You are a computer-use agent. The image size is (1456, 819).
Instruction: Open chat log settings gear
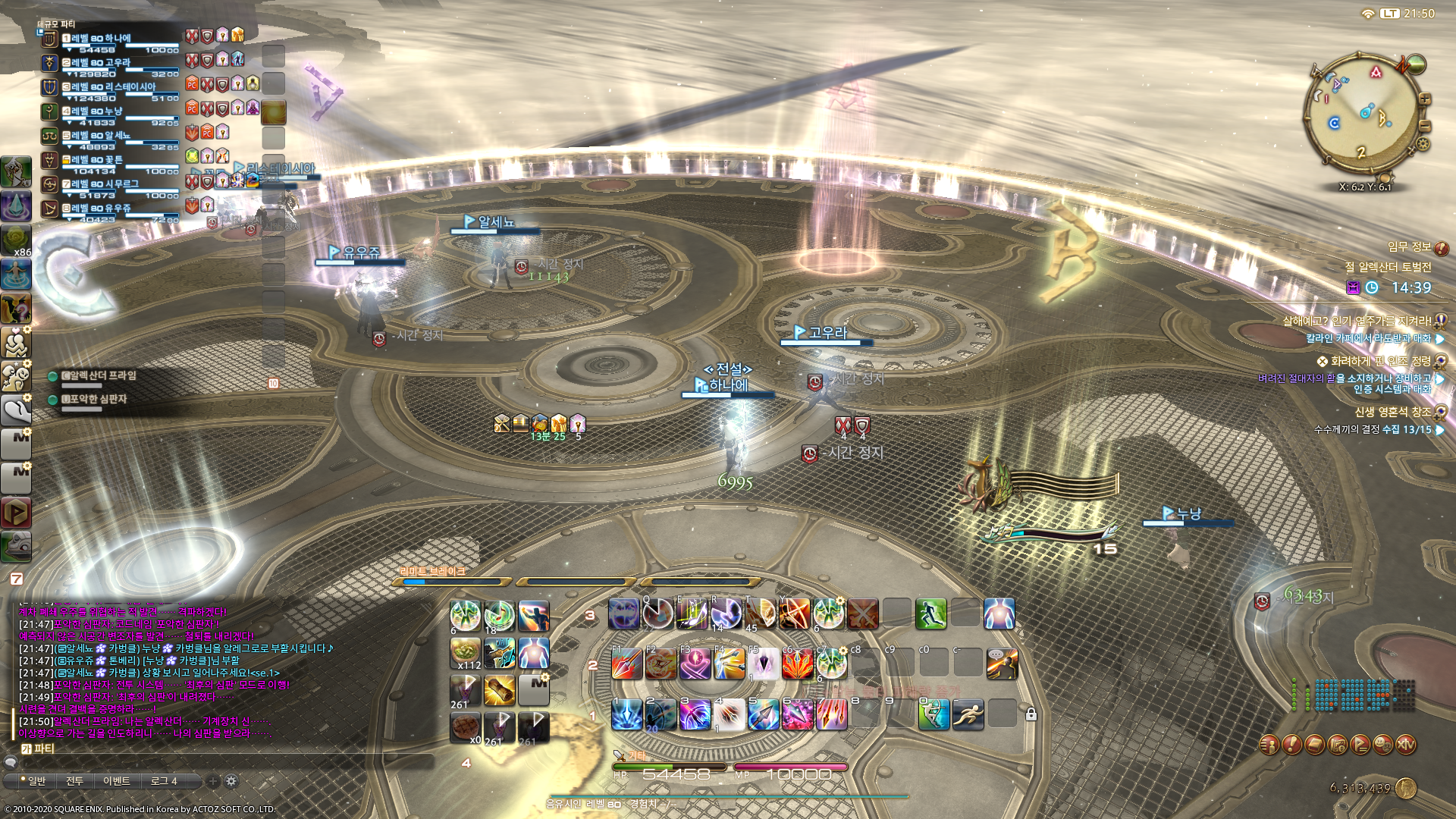point(231,781)
